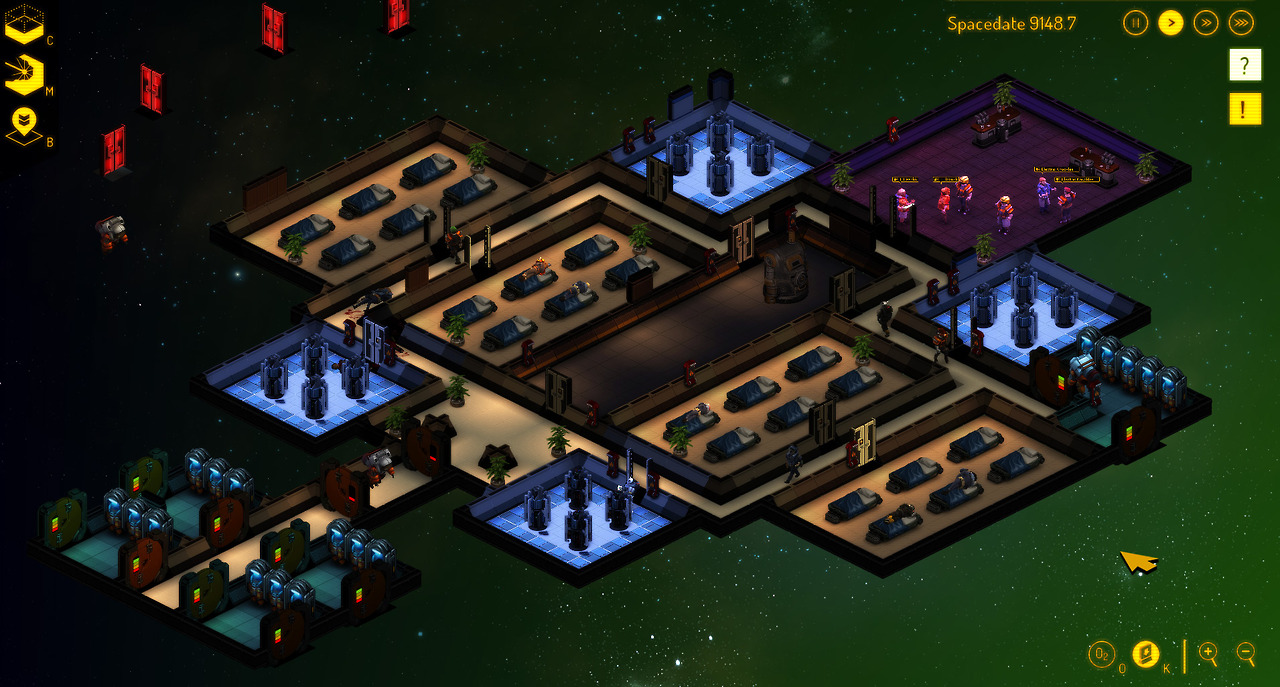Pause the game simulation
Image resolution: width=1280 pixels, height=687 pixels.
pyautogui.click(x=1135, y=22)
